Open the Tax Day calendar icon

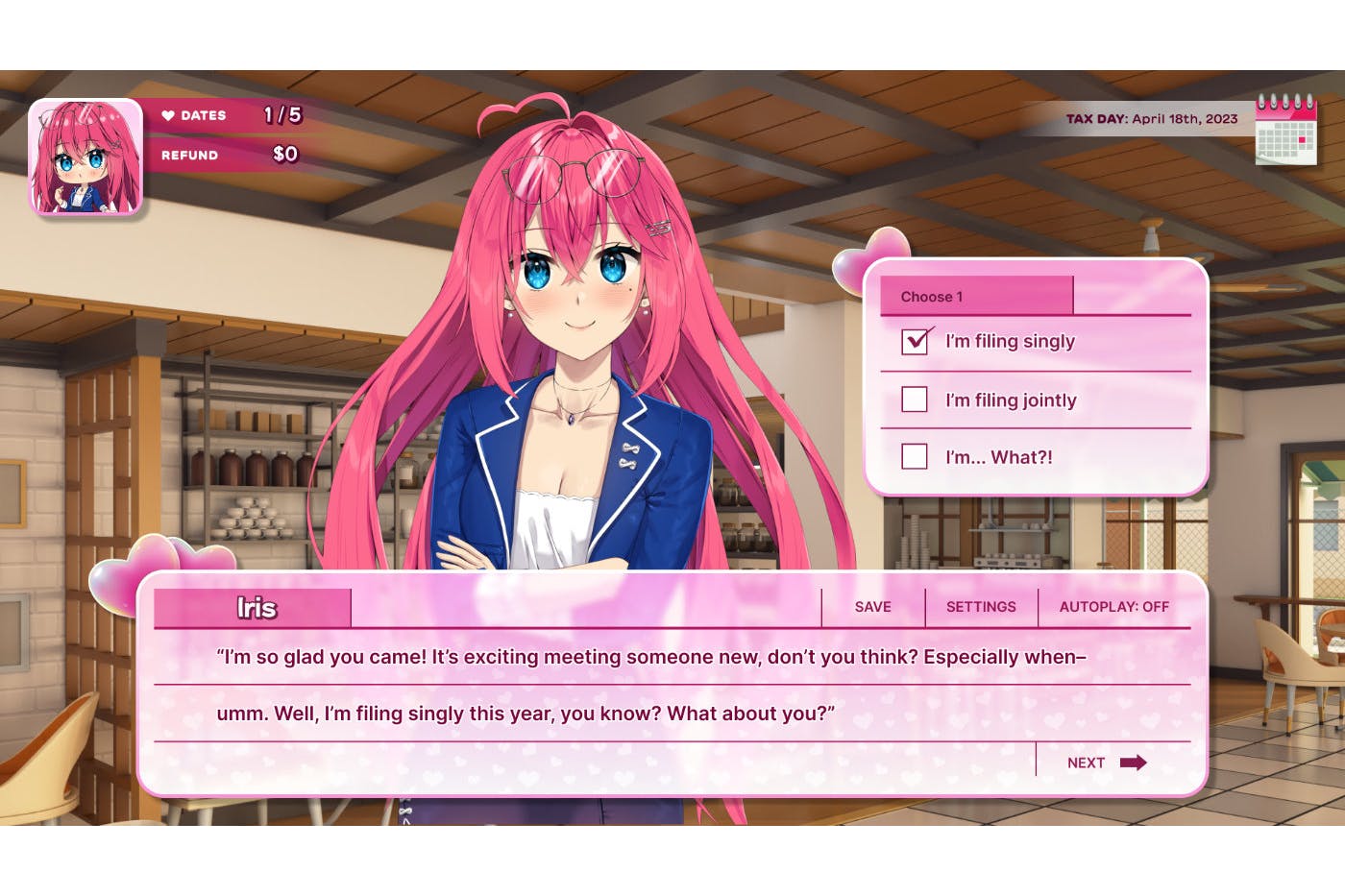pos(1285,130)
